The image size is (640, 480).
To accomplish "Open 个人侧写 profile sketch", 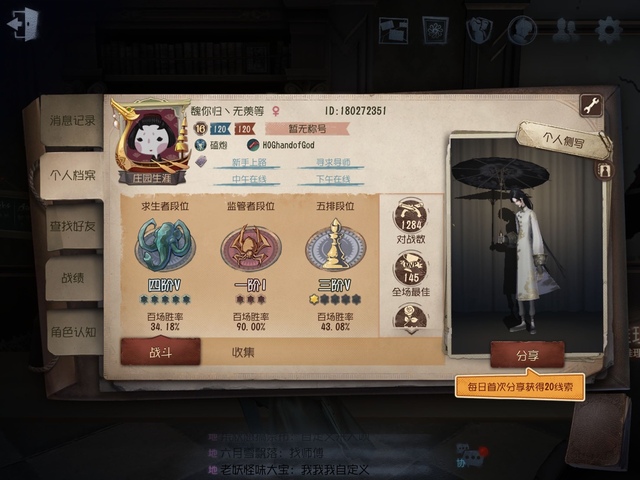I will 563,141.
